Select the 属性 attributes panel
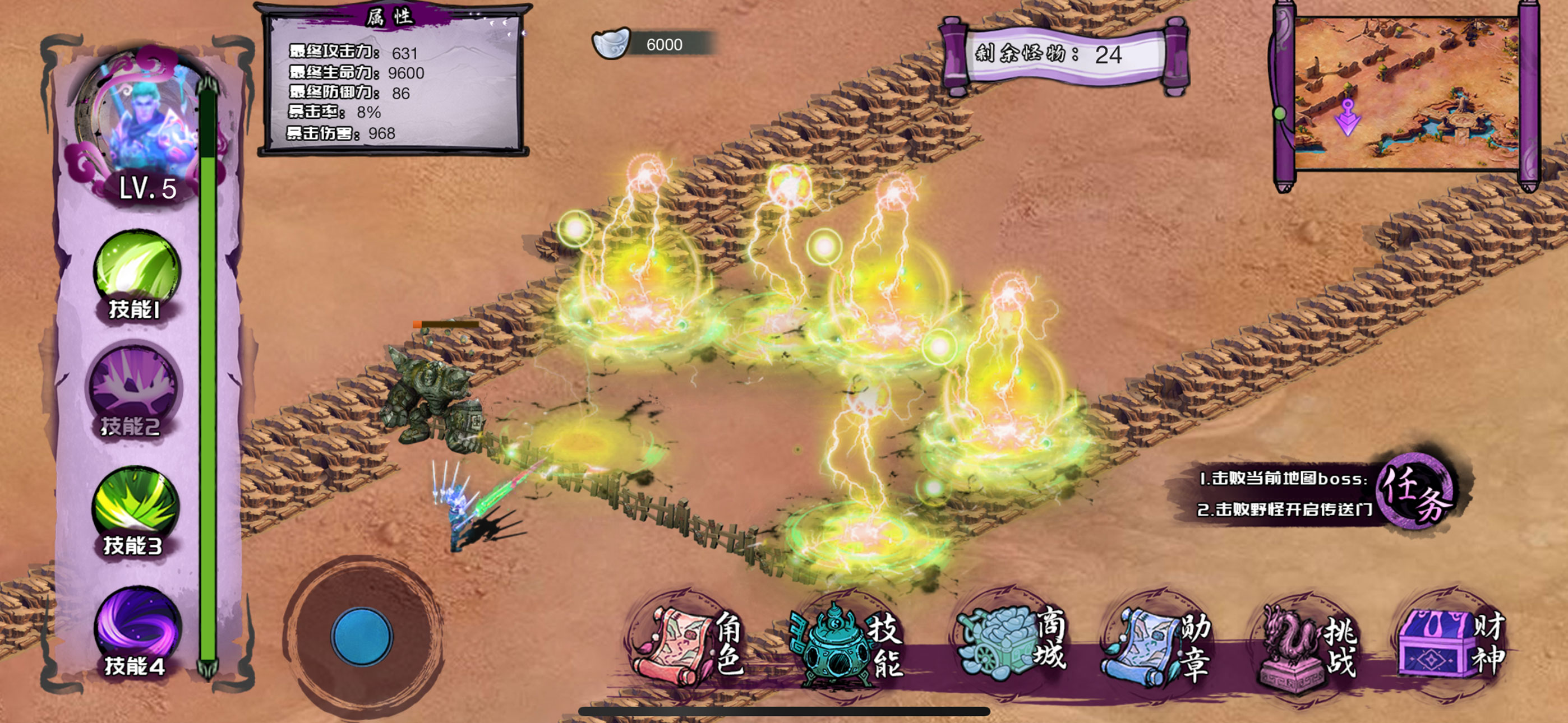 [x=393, y=79]
